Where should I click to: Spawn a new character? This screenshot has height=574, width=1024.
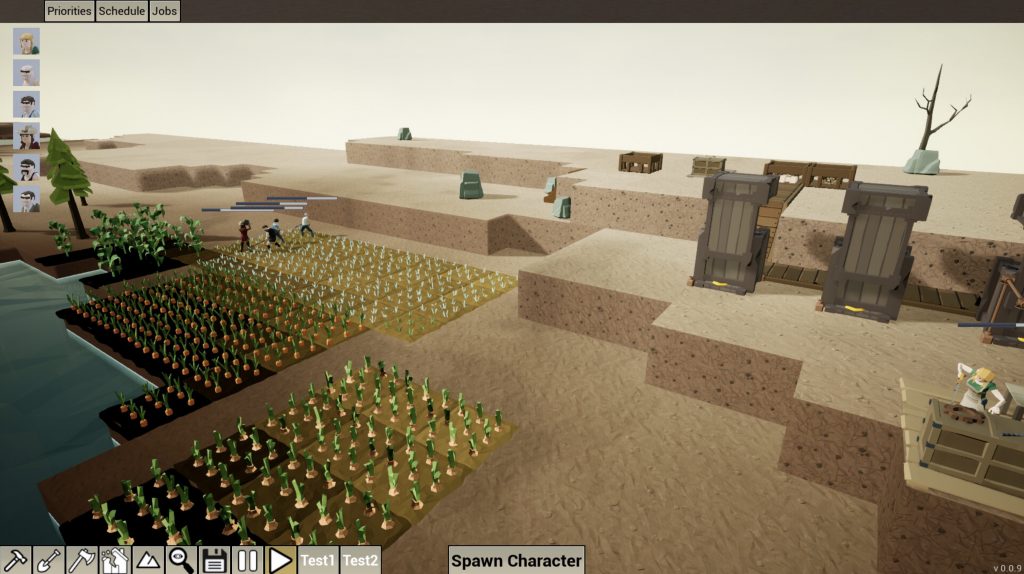pos(515,560)
